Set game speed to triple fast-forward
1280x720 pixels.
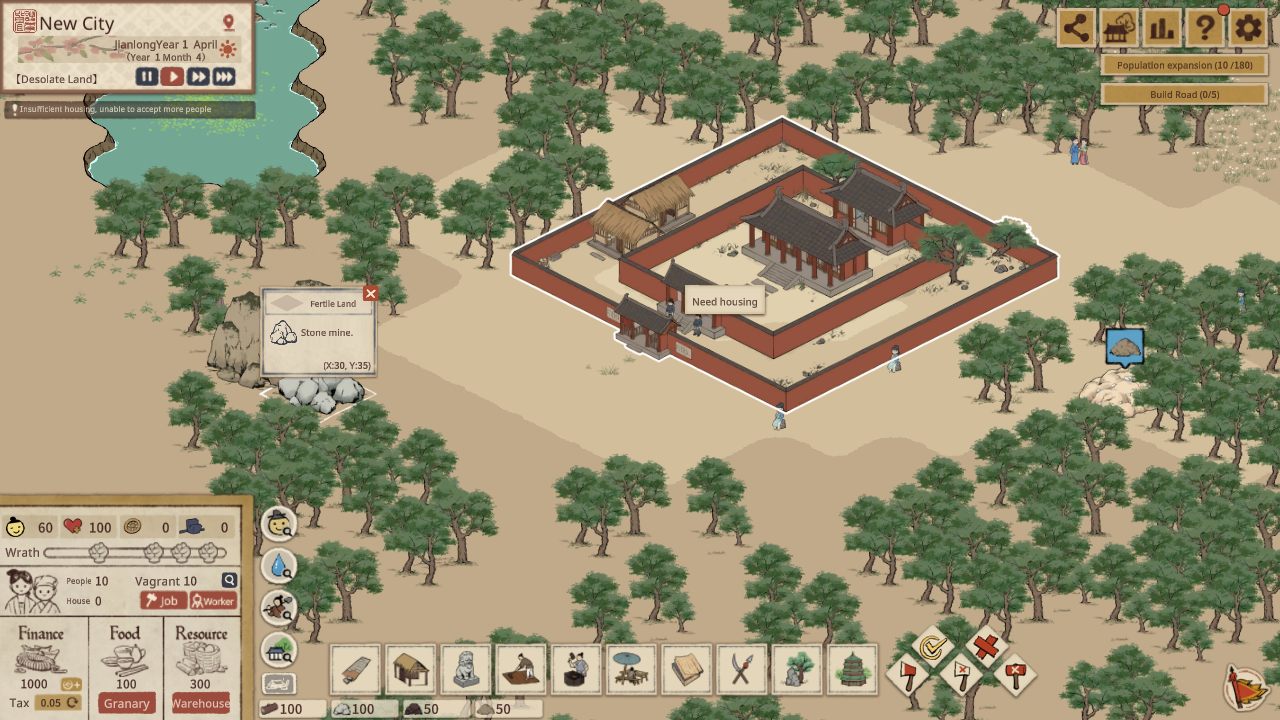point(224,77)
